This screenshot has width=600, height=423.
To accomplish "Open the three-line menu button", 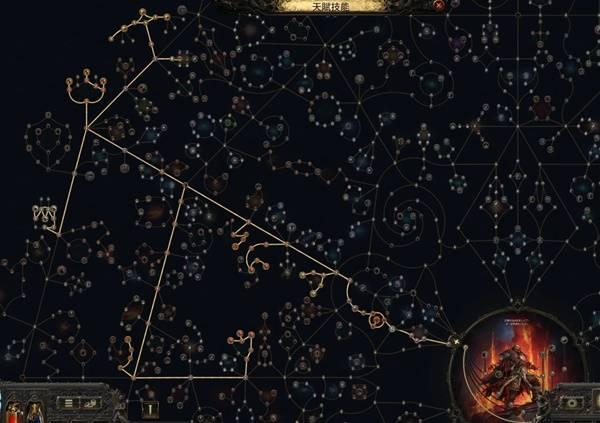I will pos(70,403).
